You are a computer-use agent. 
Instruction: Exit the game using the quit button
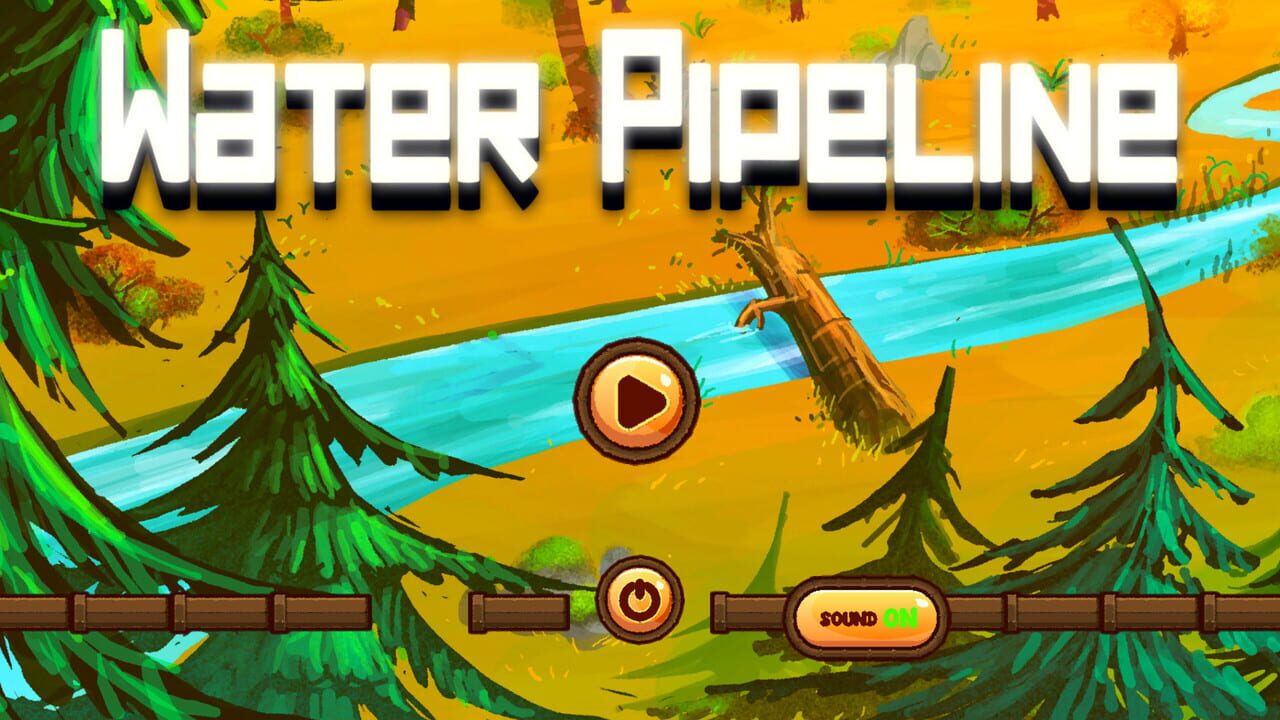coord(640,600)
